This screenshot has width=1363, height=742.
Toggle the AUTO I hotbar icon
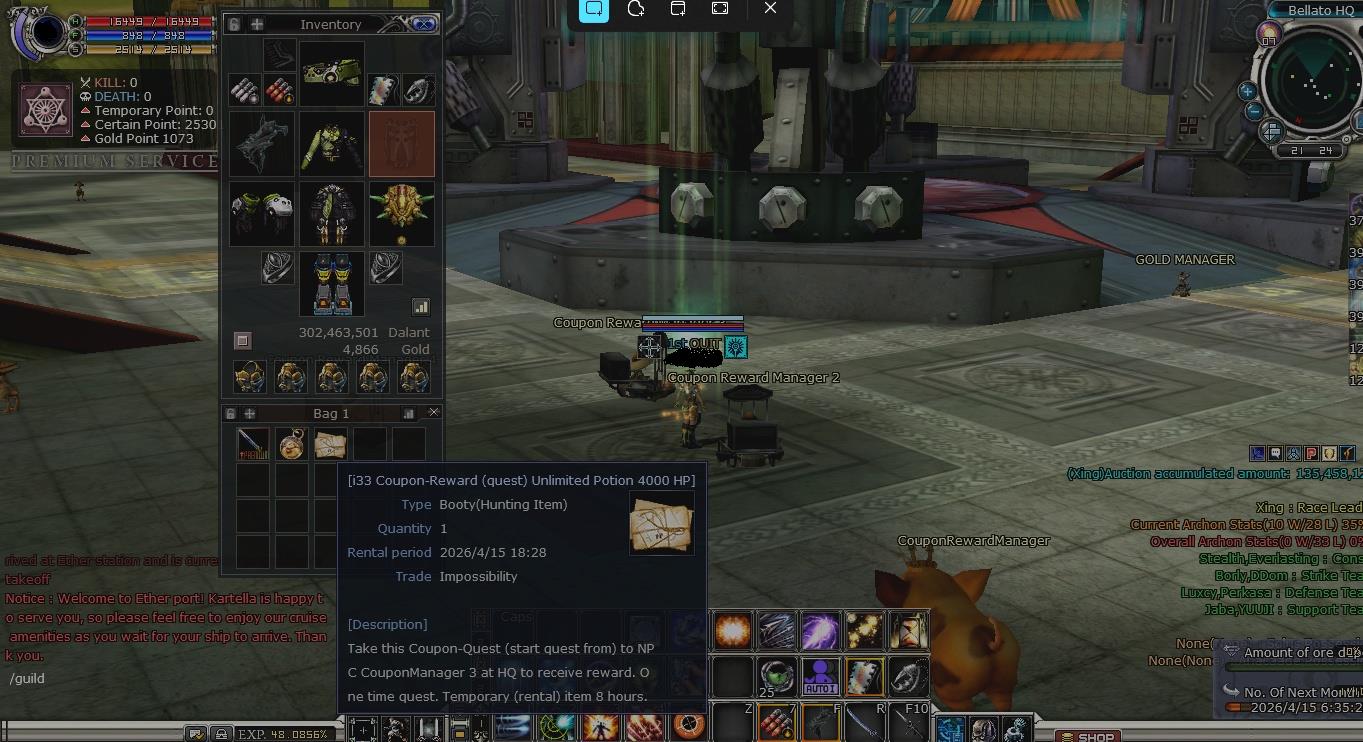click(x=820, y=676)
